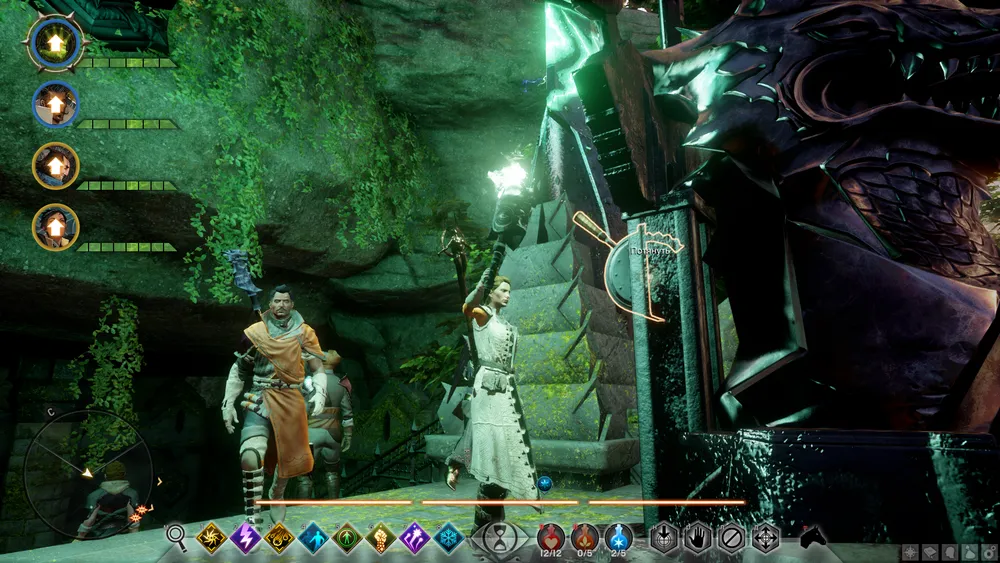Activate the yellow spinning blades ability
Image resolution: width=1000 pixels, height=563 pixels.
click(211, 538)
